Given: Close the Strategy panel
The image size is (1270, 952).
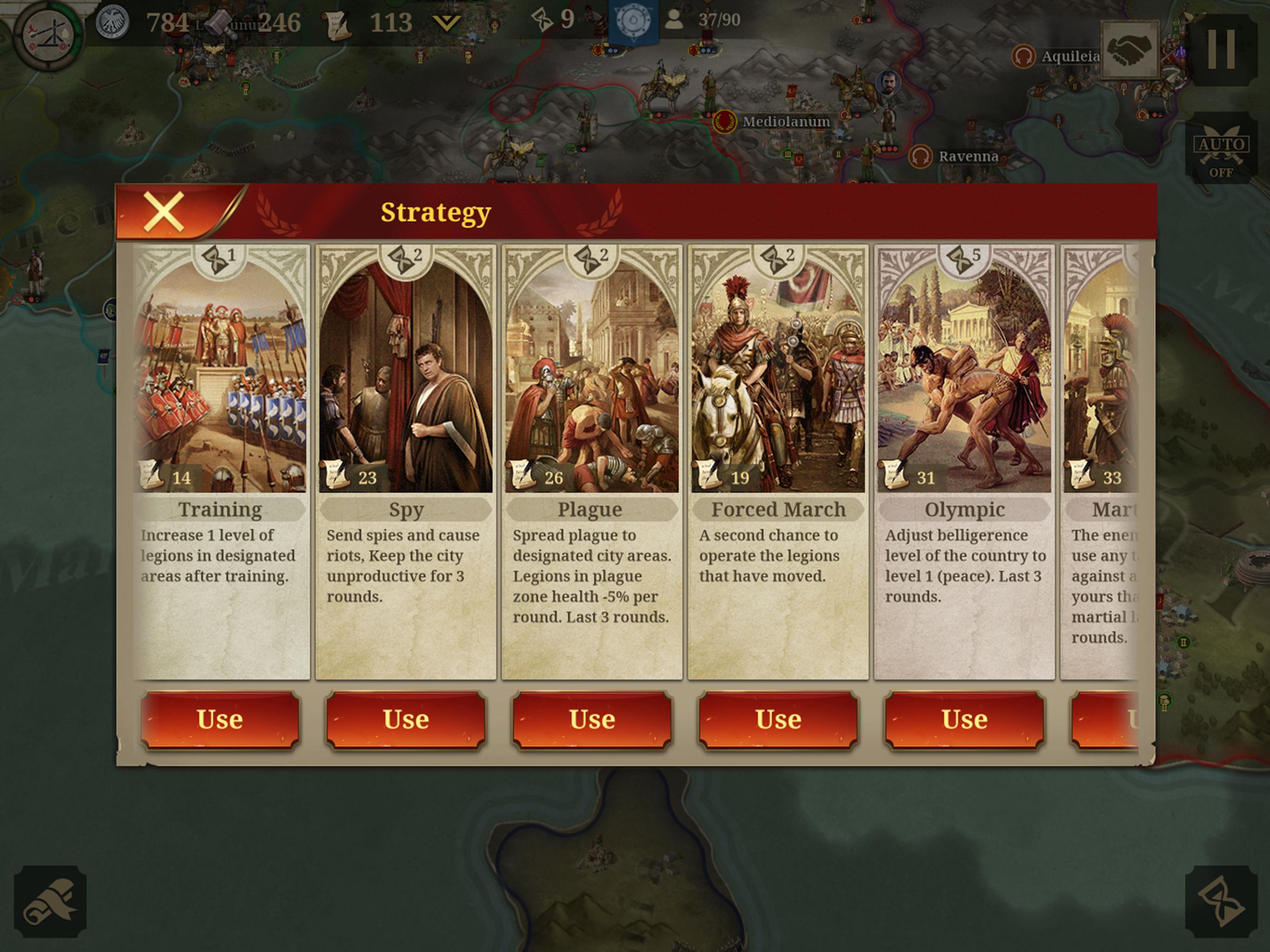Looking at the screenshot, I should pyautogui.click(x=164, y=212).
